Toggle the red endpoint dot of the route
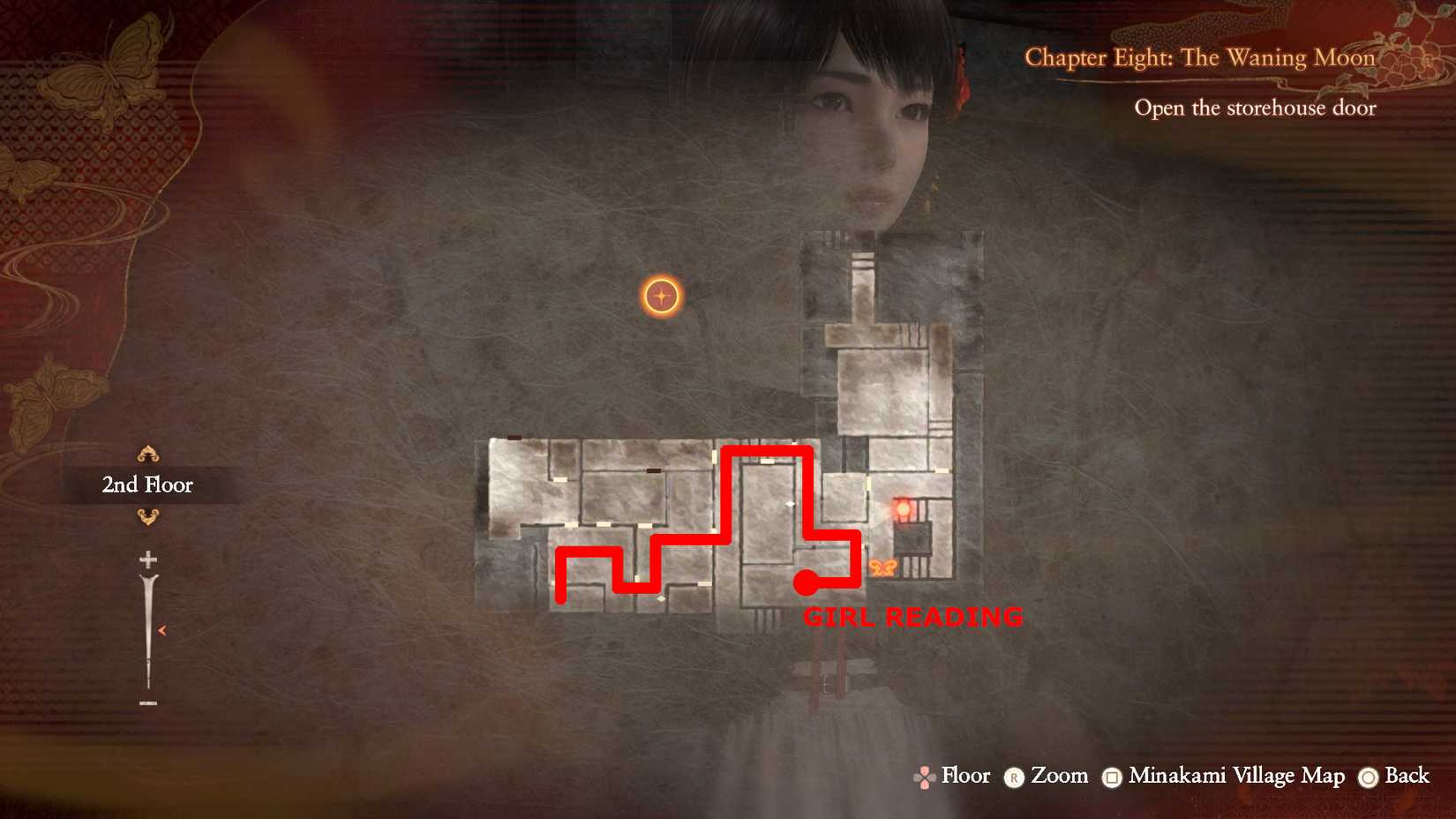Viewport: 1456px width, 819px height. (805, 583)
